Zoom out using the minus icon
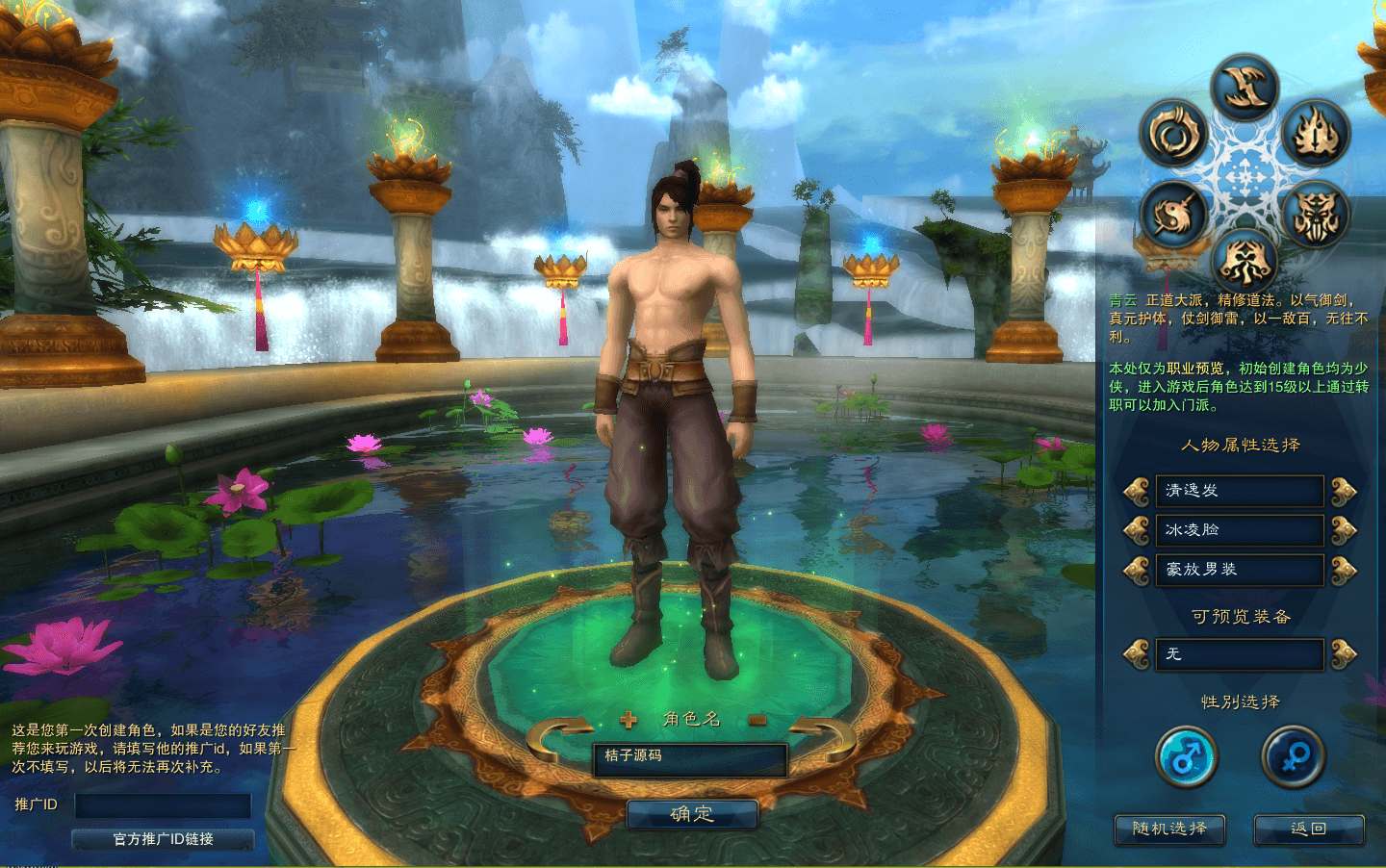Viewport: 1386px width, 868px height. point(757,719)
